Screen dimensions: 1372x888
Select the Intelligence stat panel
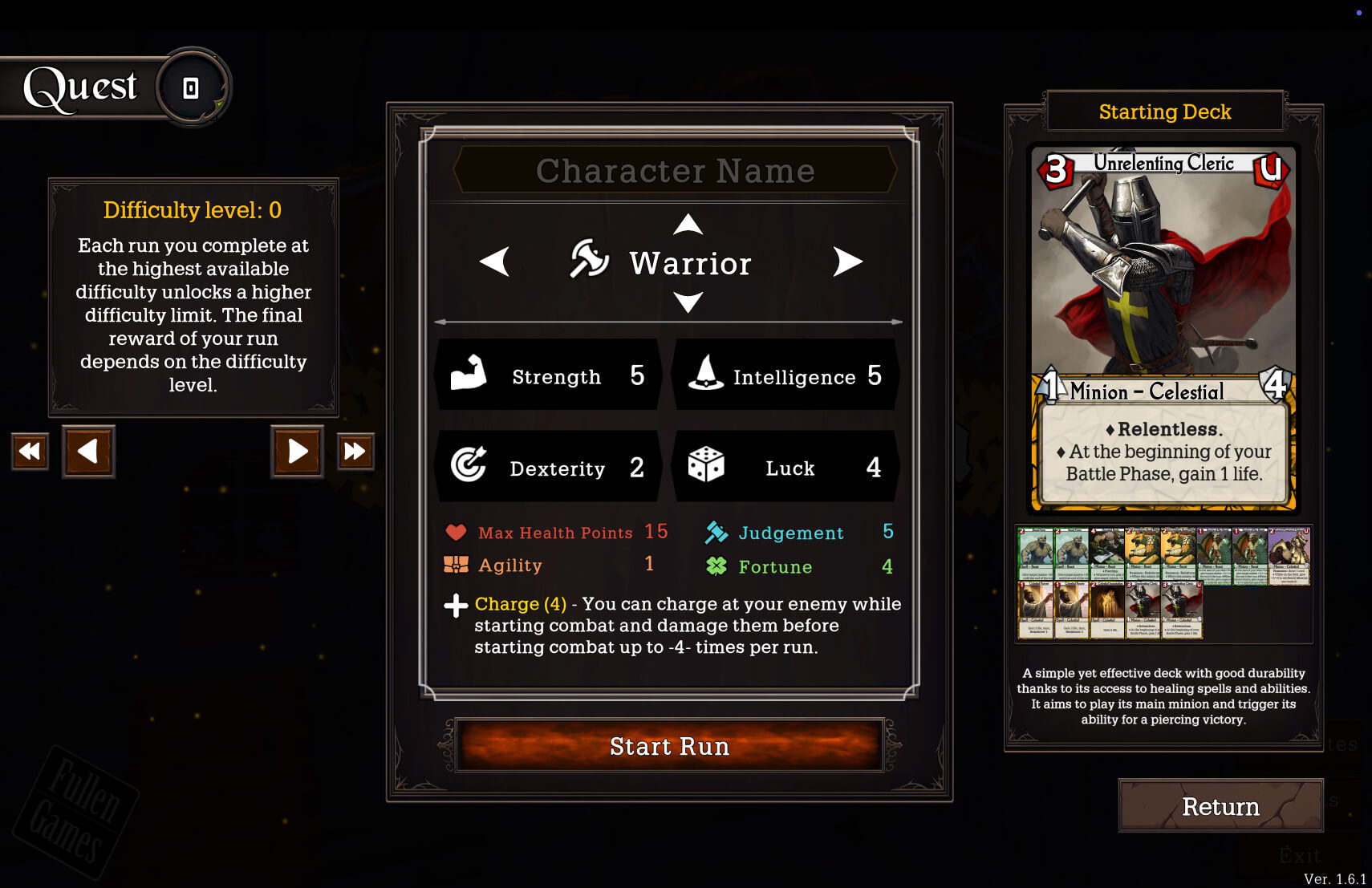[x=785, y=375]
